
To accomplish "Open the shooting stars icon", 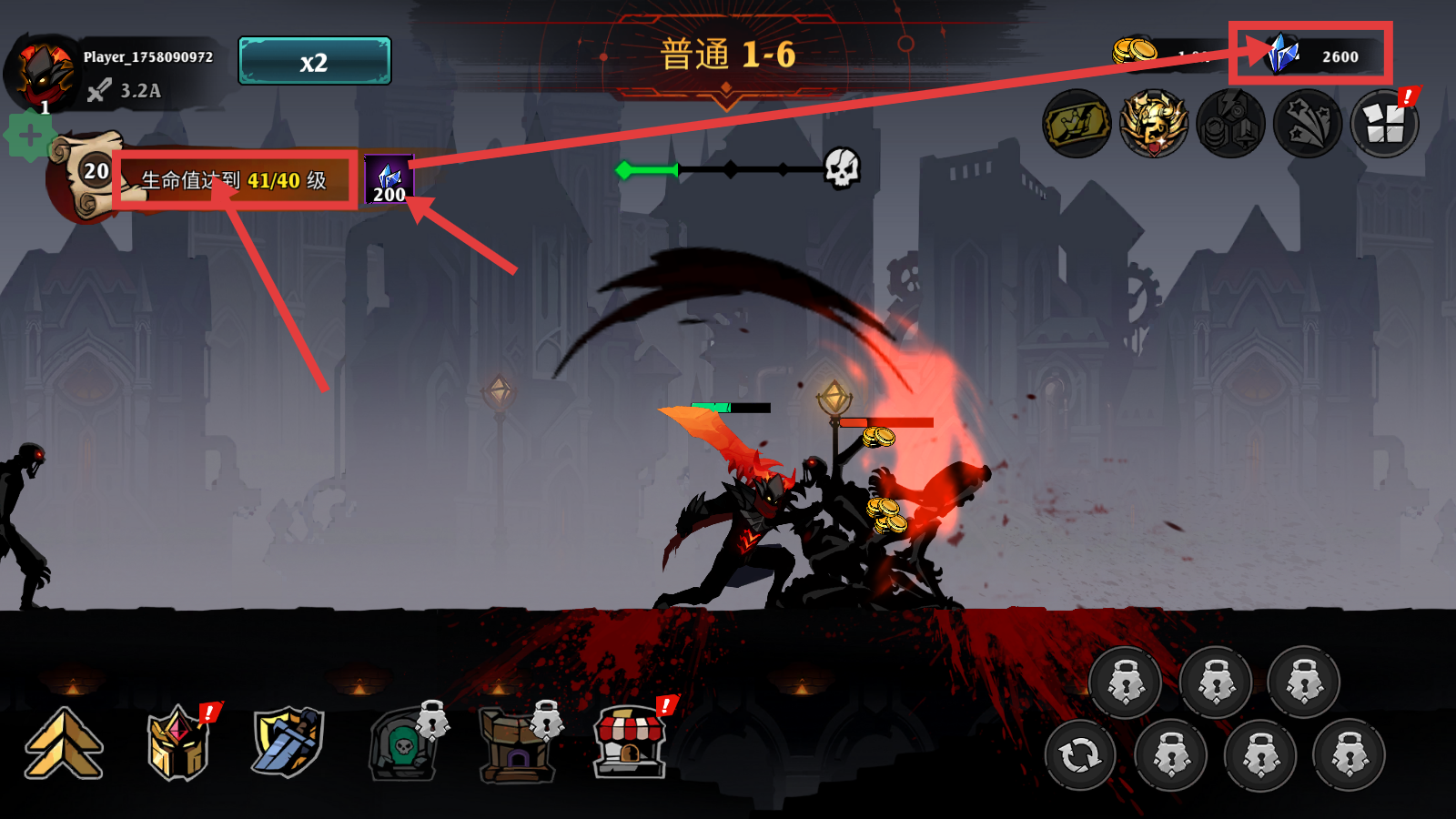I will point(1308,124).
